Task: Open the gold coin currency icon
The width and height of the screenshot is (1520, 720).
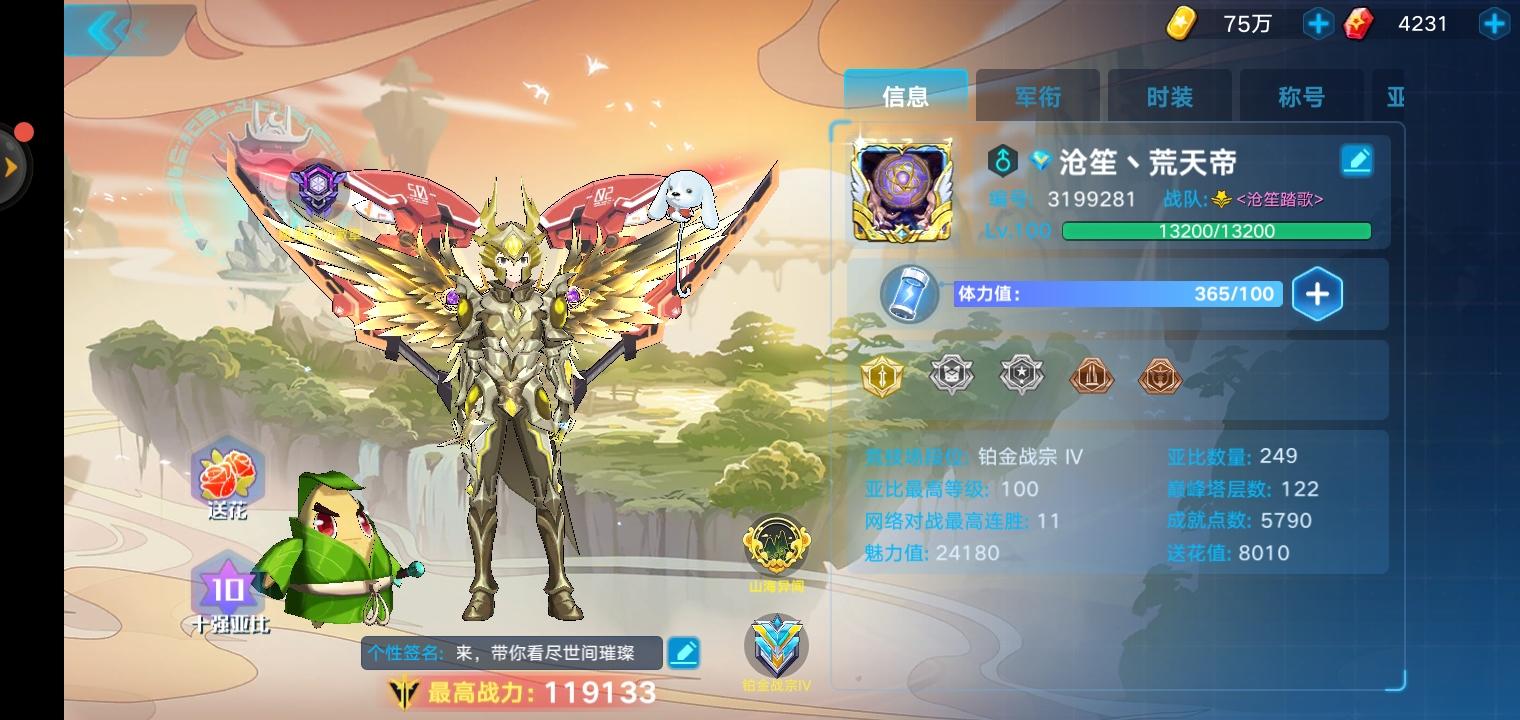Action: [x=1180, y=23]
